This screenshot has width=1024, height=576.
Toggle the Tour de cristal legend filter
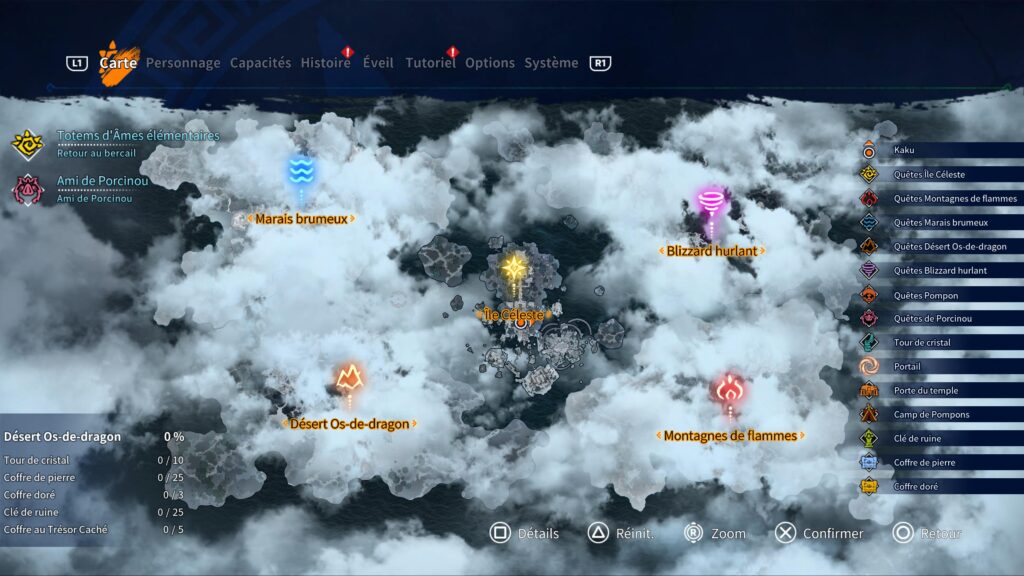[922, 342]
